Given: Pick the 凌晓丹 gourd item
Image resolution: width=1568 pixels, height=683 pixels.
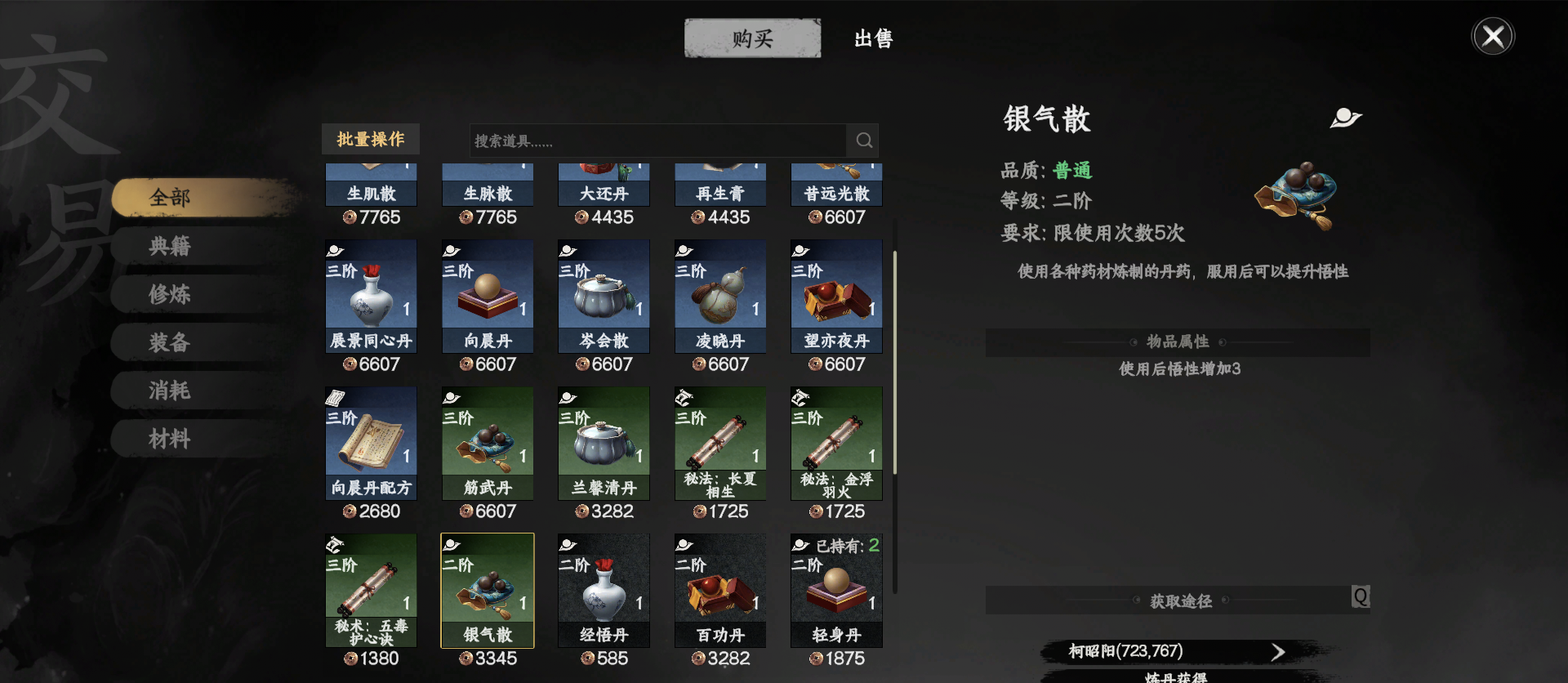Looking at the screenshot, I should pos(720,296).
